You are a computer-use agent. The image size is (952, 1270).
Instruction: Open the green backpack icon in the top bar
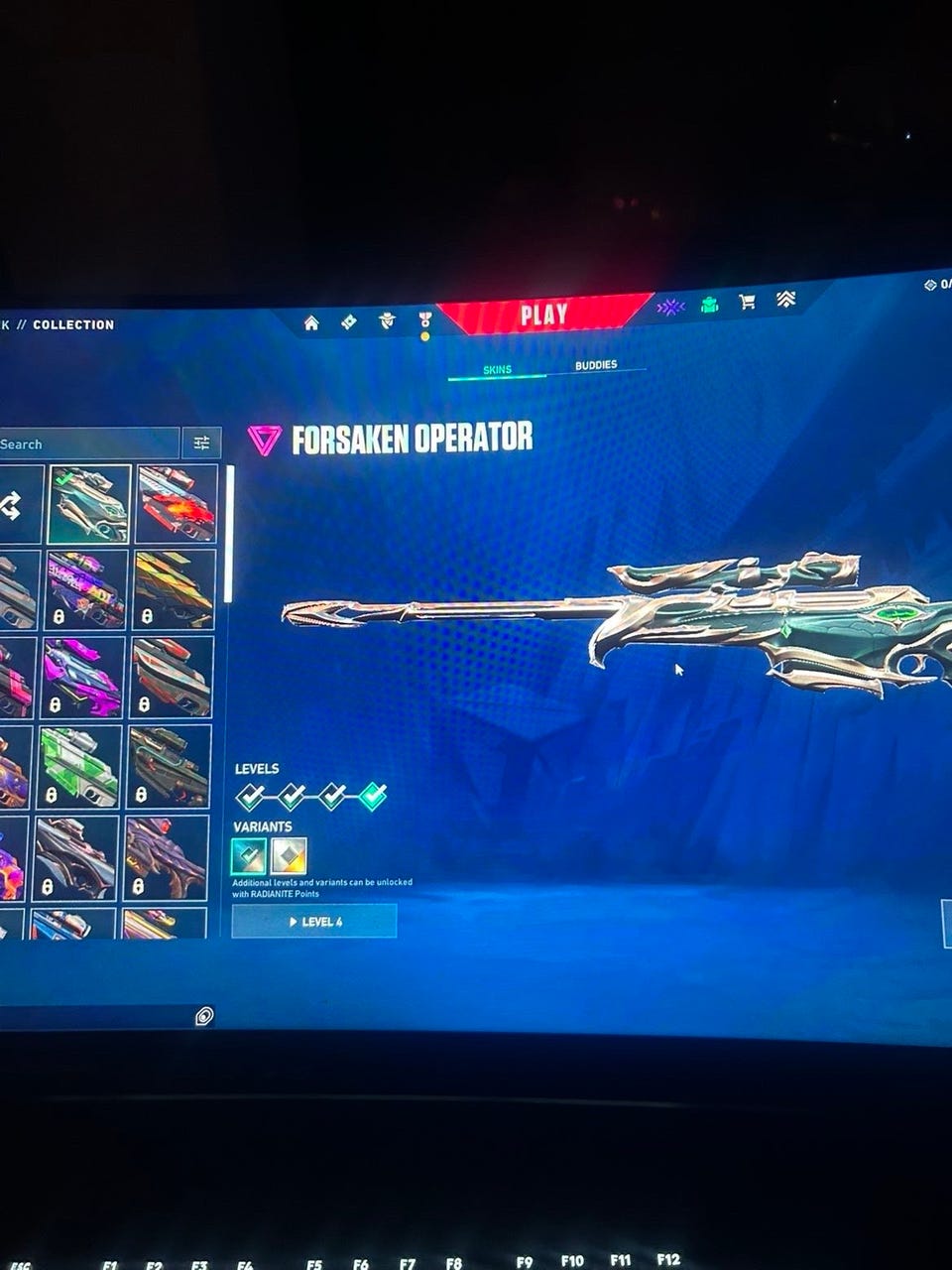tap(709, 305)
